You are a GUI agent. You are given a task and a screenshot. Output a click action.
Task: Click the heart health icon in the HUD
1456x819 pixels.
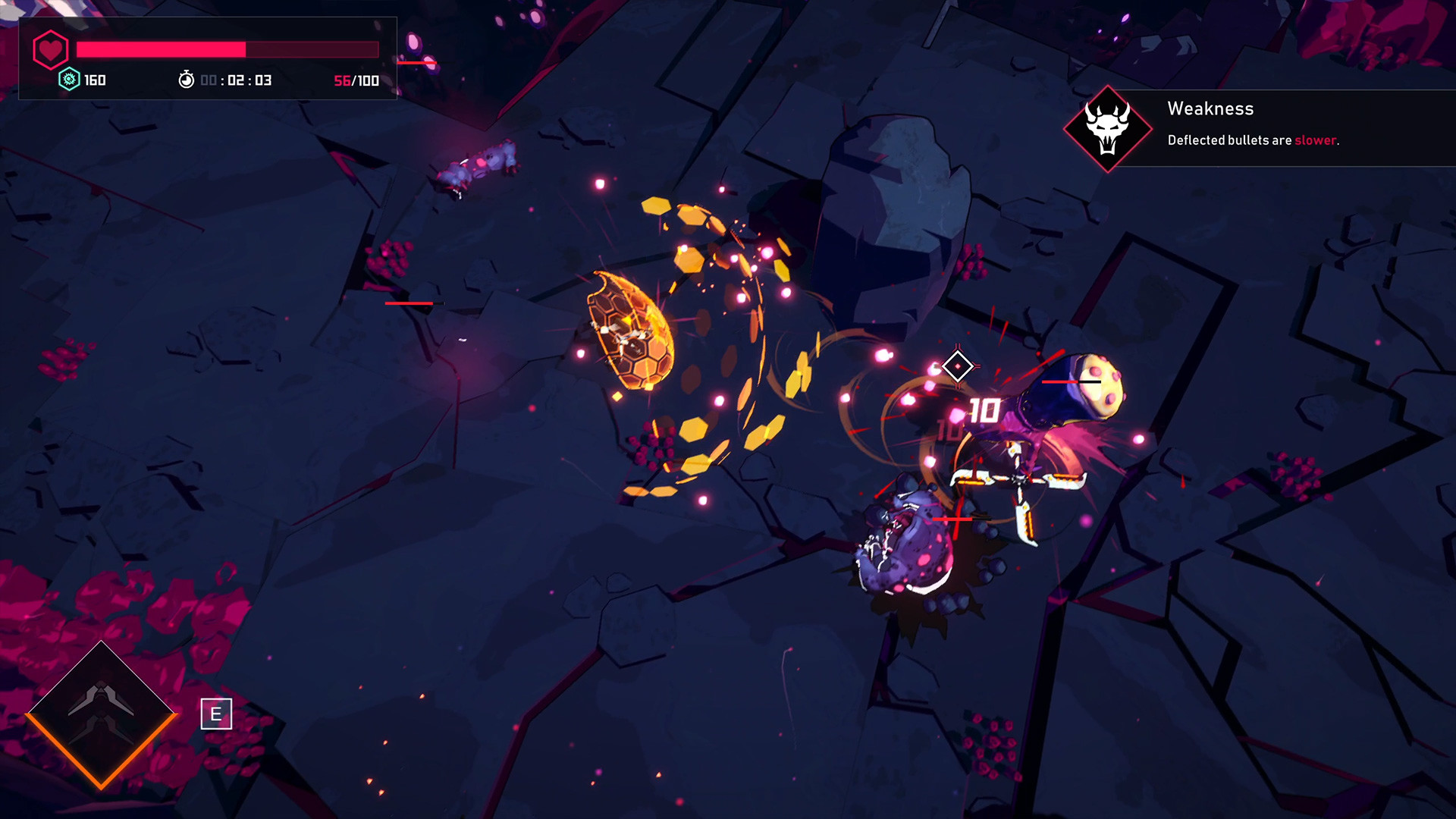pos(50,50)
